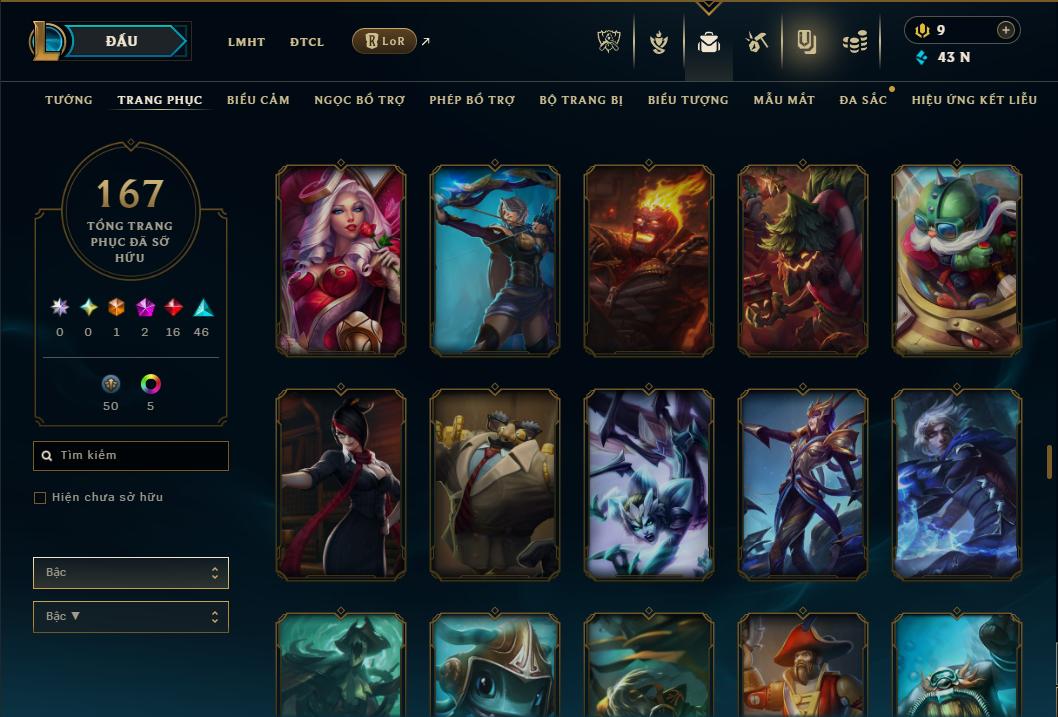1058x717 pixels.
Task: Choose the flaming-head fire skin thumbnail
Action: pos(649,261)
